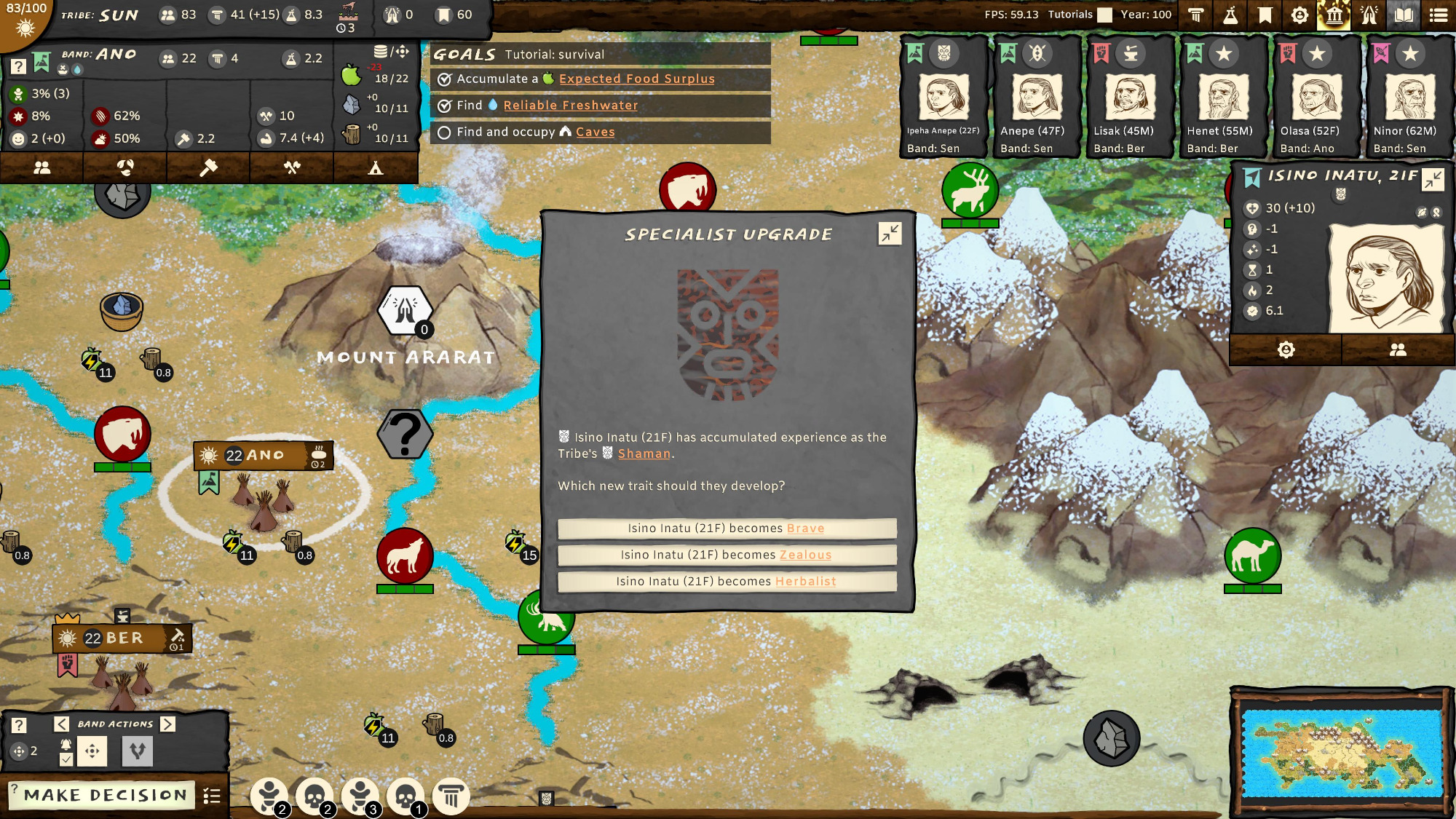This screenshot has height=819, width=1456.
Task: Open the main menu list icon
Action: [x=1439, y=15]
